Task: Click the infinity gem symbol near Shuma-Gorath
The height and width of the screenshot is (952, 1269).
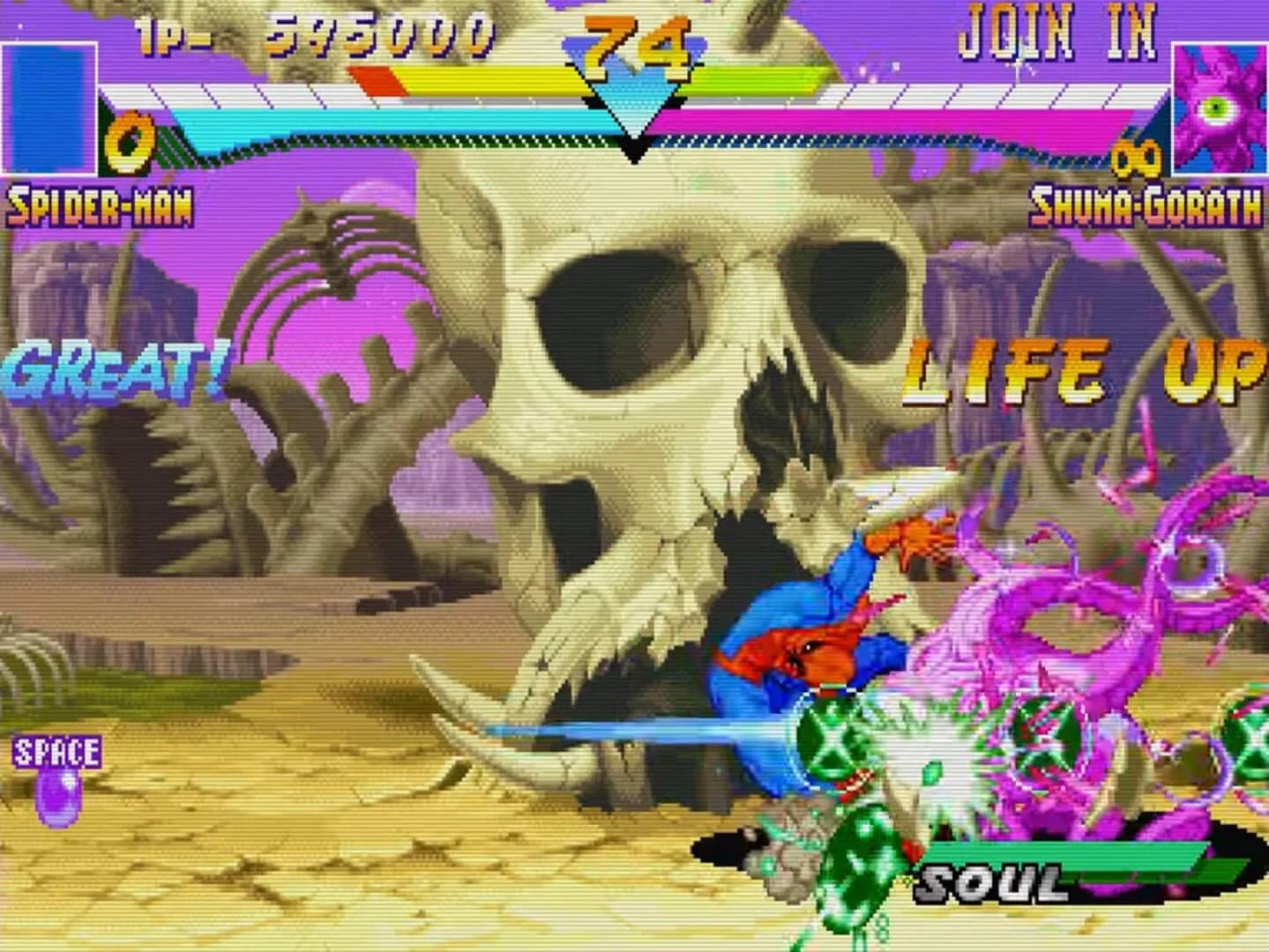Action: (x=1137, y=159)
